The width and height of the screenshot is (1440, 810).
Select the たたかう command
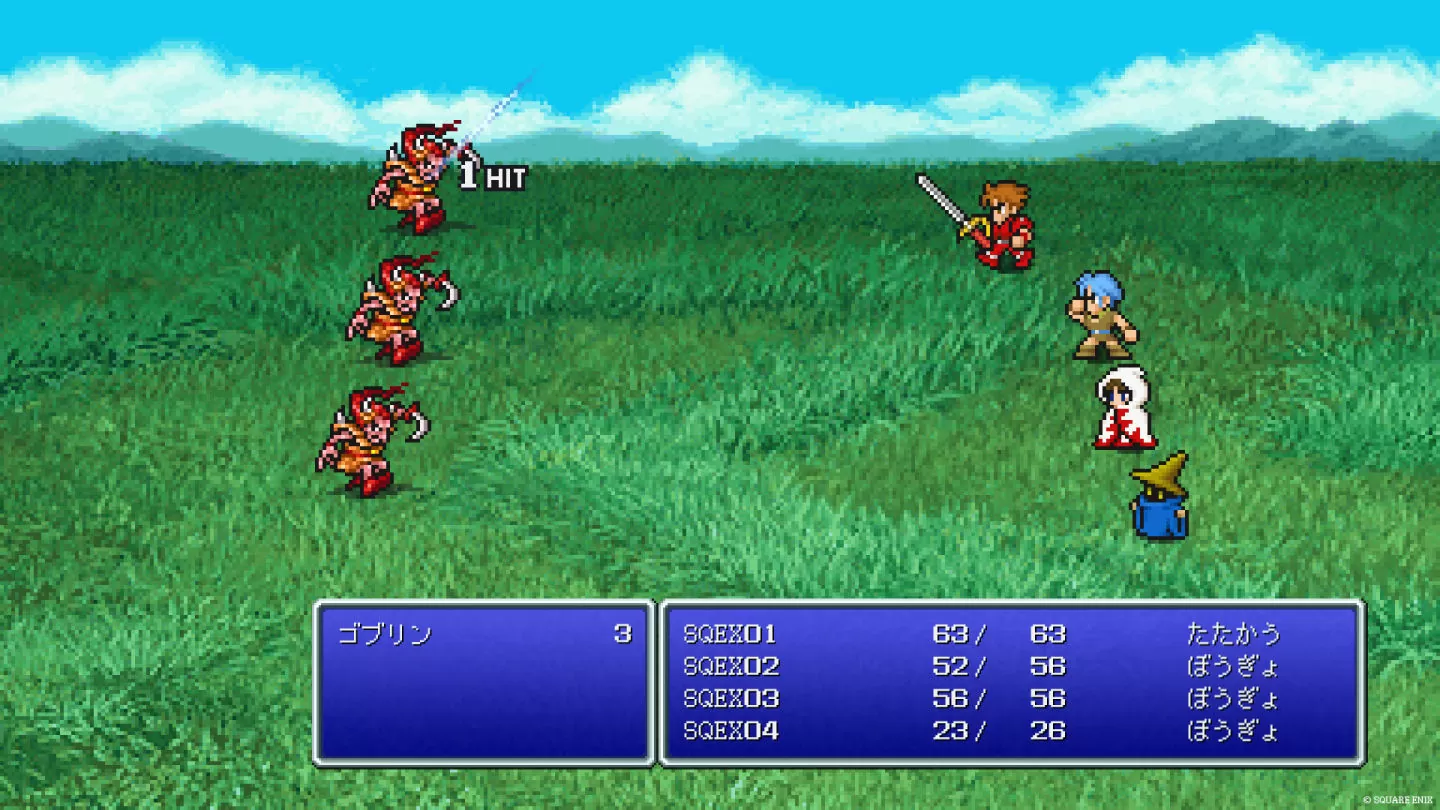(x=1233, y=634)
